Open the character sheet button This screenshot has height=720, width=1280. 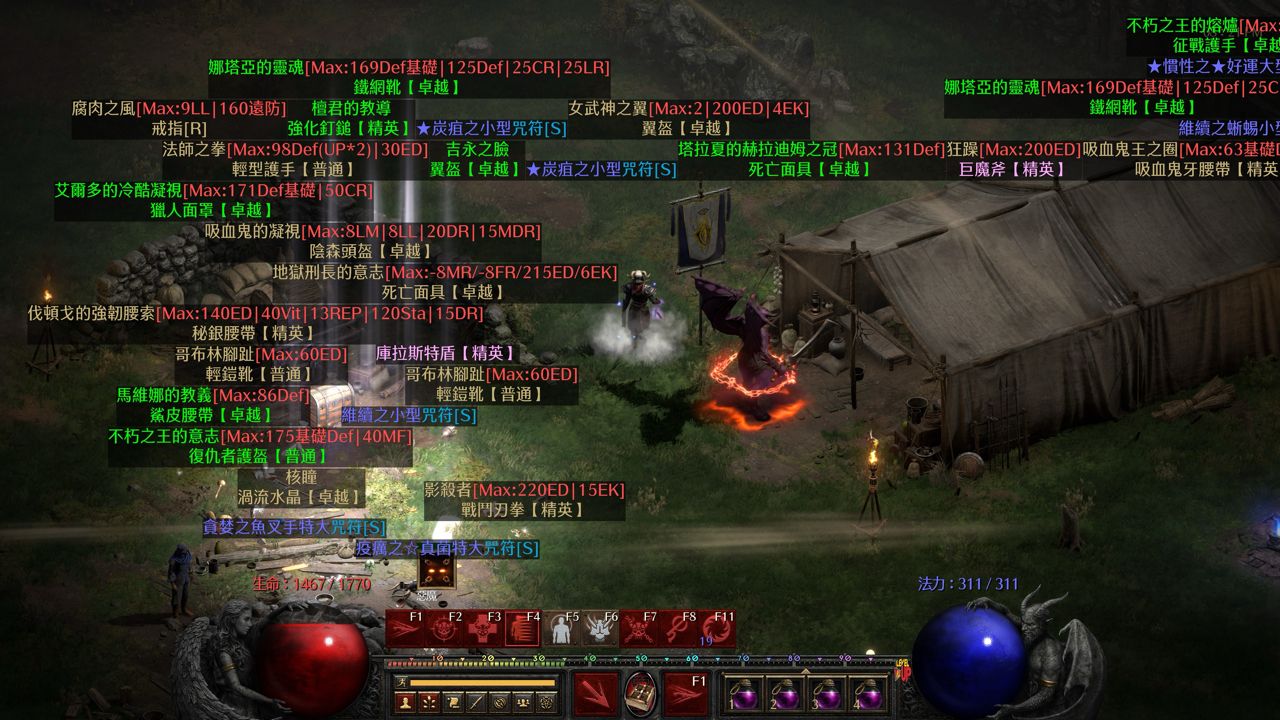pos(405,702)
